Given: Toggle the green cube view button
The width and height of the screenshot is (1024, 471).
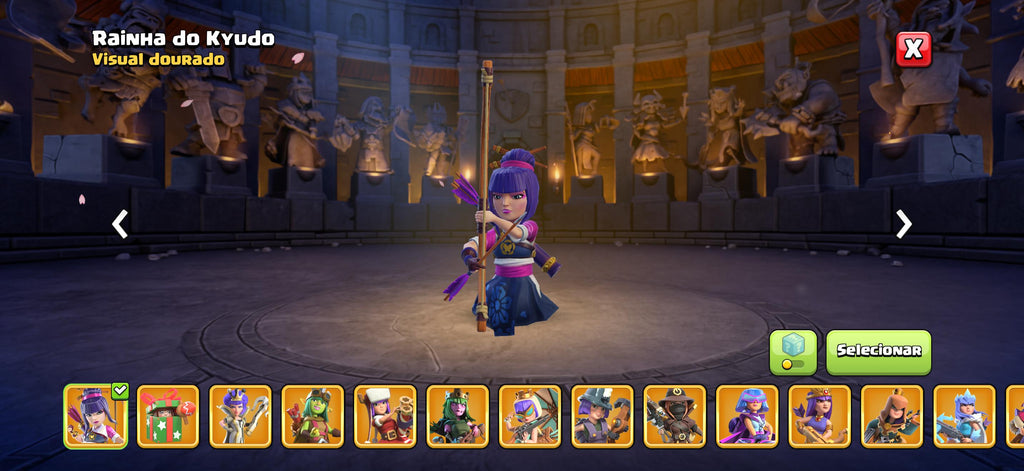Looking at the screenshot, I should (792, 352).
